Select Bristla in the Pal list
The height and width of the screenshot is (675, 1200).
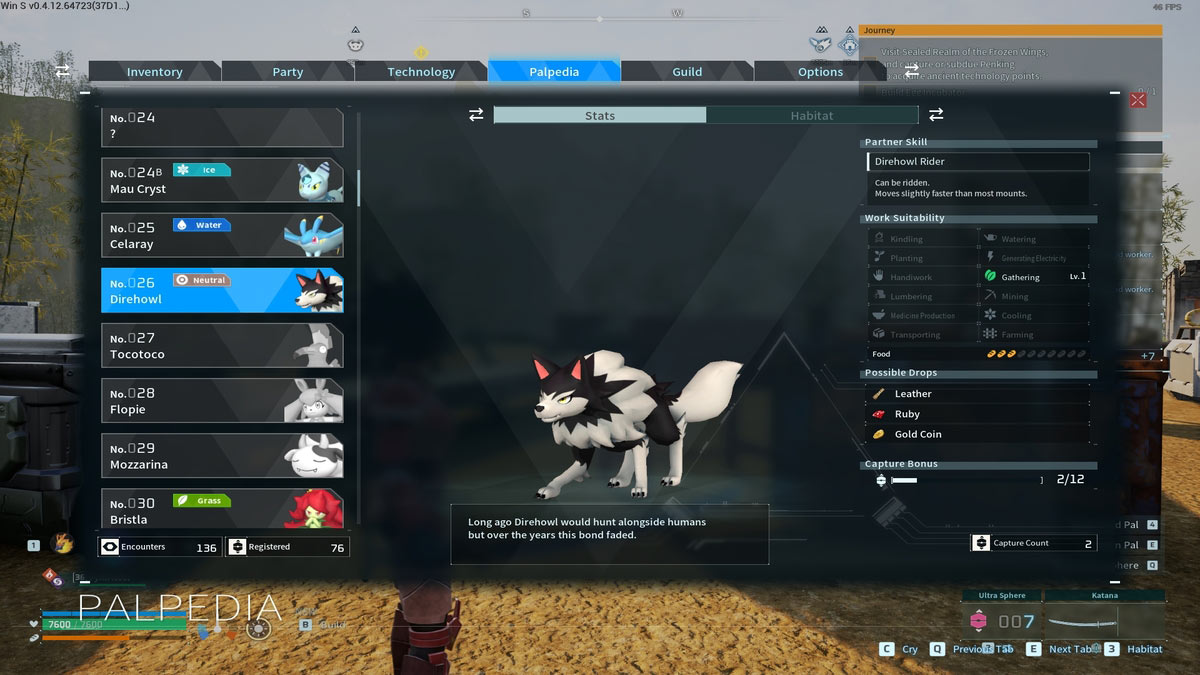pyautogui.click(x=222, y=509)
